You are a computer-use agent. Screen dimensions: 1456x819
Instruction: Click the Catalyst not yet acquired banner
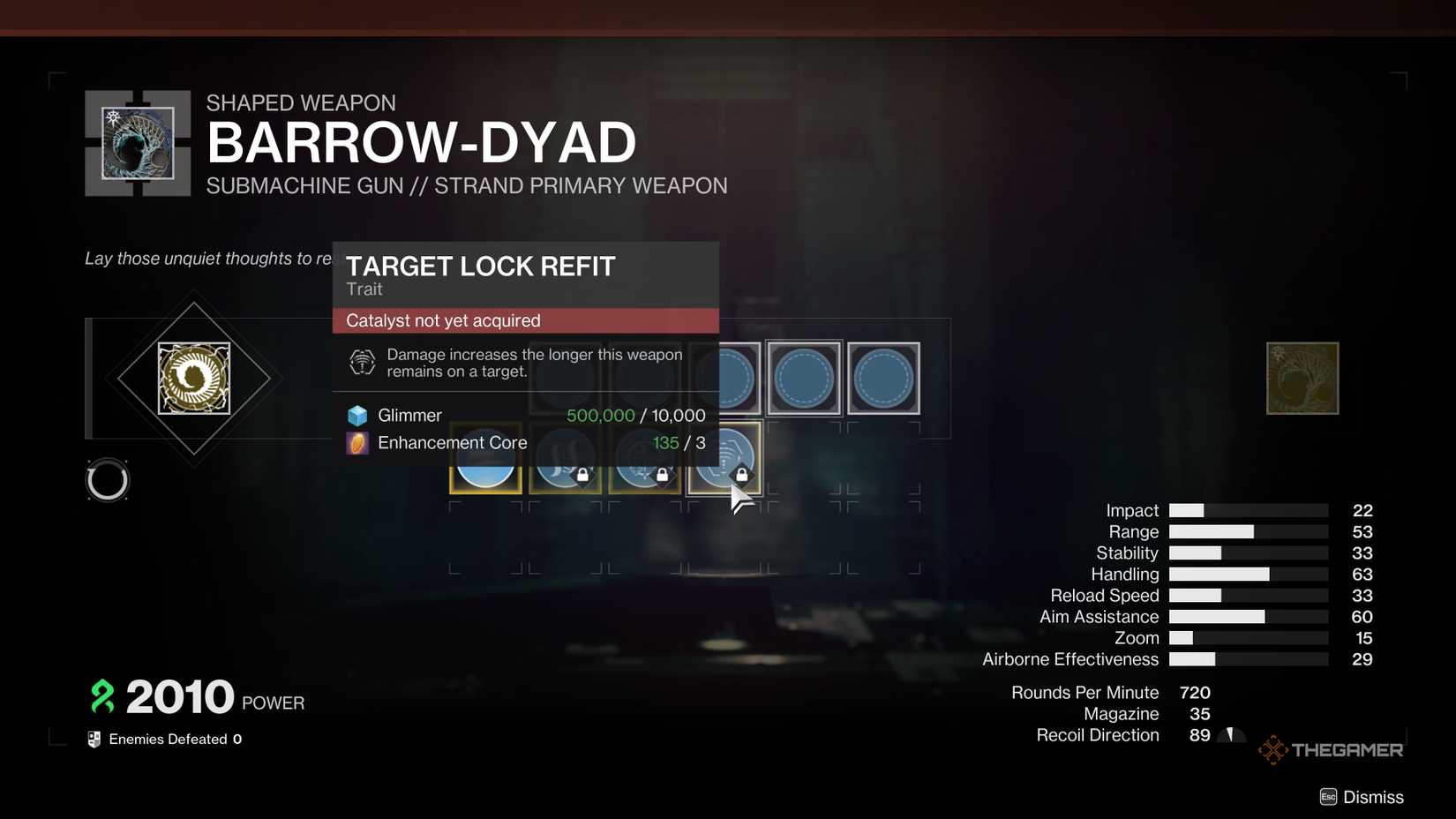pyautogui.click(x=525, y=320)
